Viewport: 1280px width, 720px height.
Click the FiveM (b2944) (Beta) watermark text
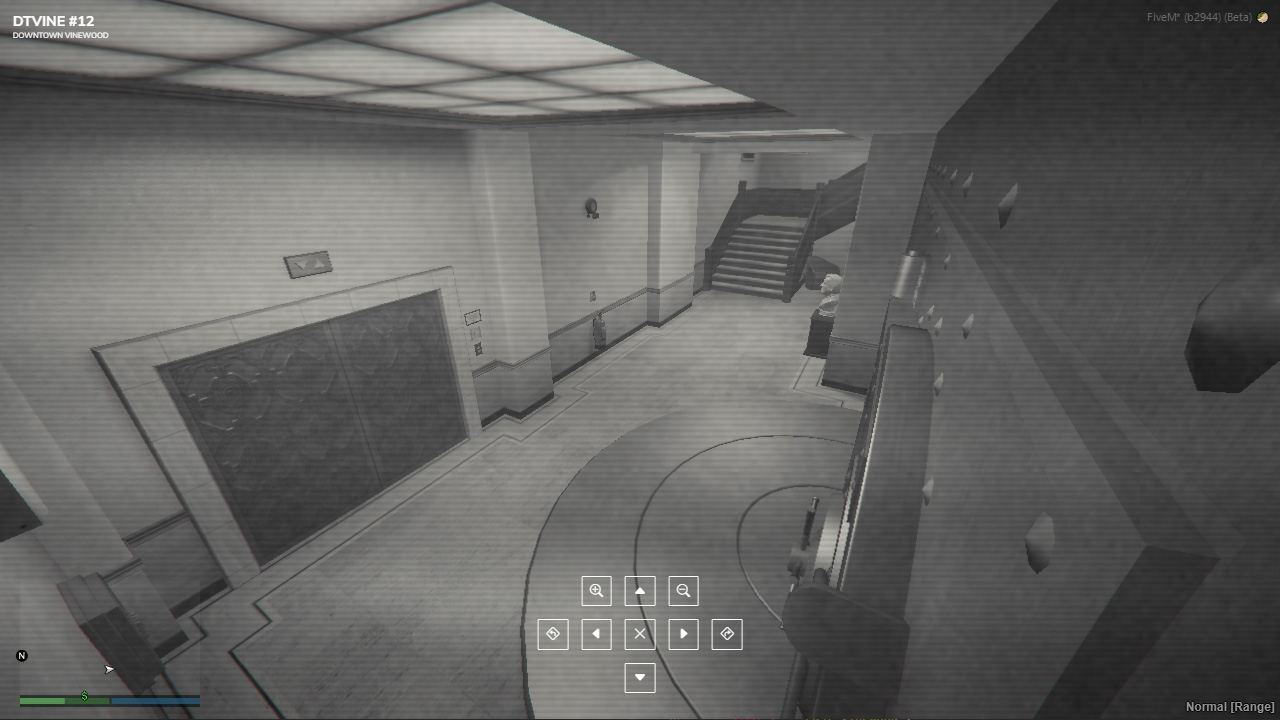1200,17
